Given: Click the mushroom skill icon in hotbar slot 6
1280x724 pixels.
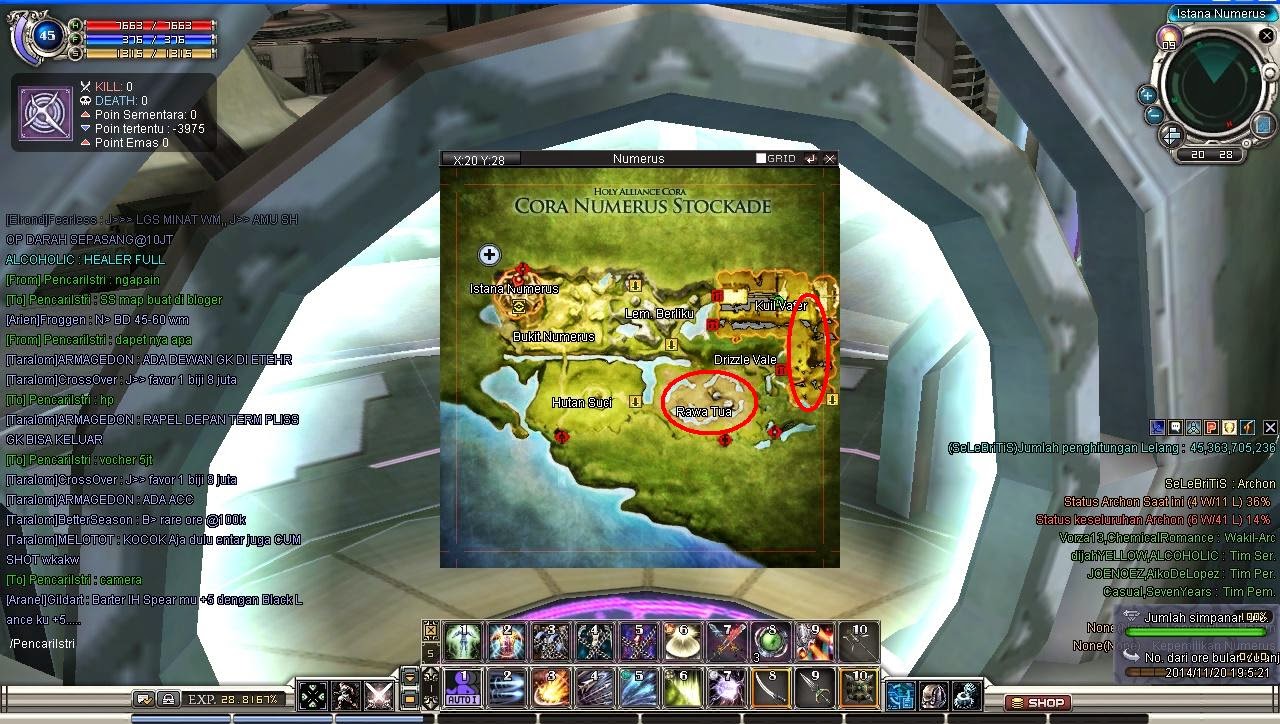Looking at the screenshot, I should click(682, 642).
